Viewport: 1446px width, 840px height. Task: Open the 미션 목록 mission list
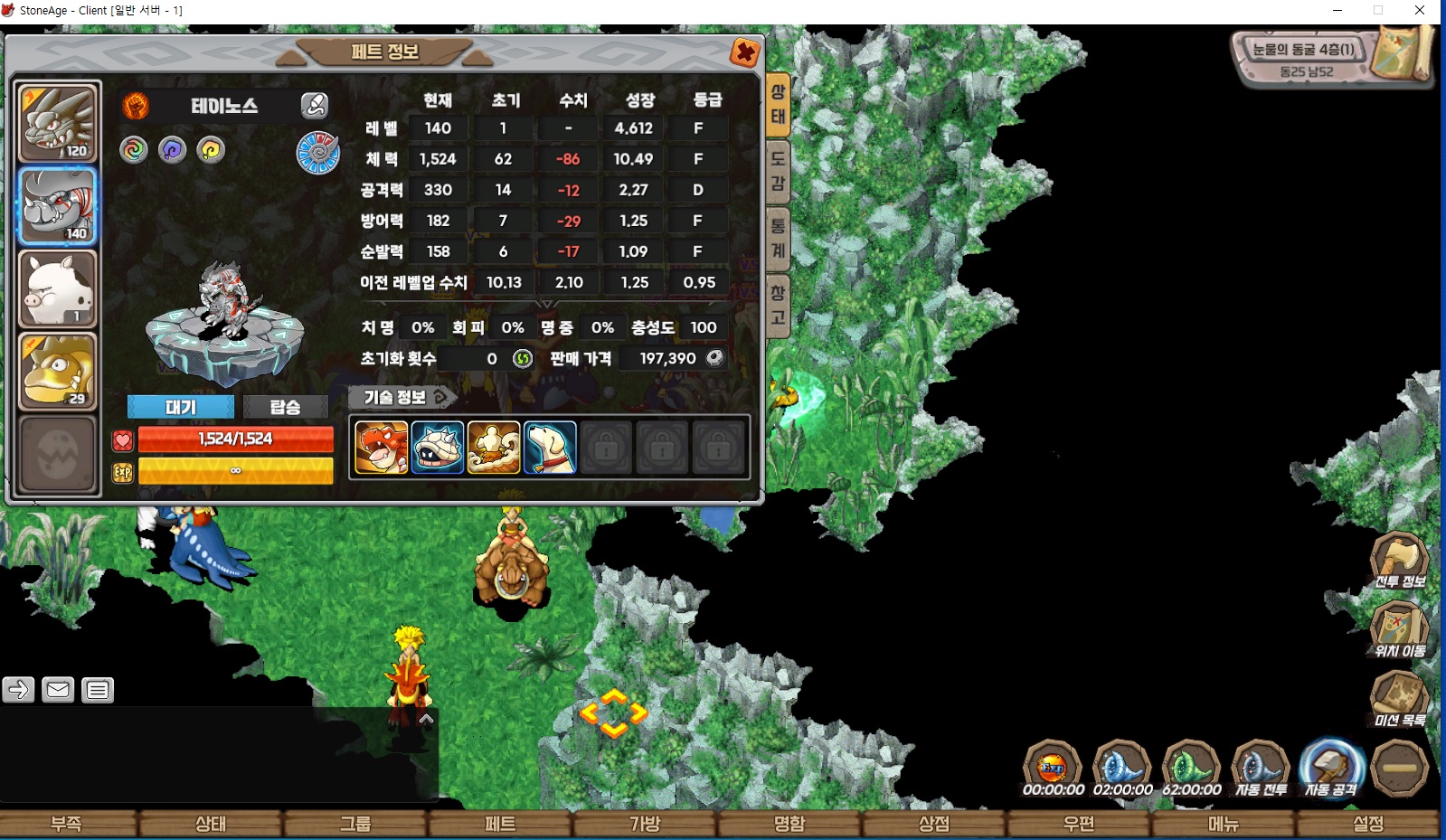tap(1399, 699)
